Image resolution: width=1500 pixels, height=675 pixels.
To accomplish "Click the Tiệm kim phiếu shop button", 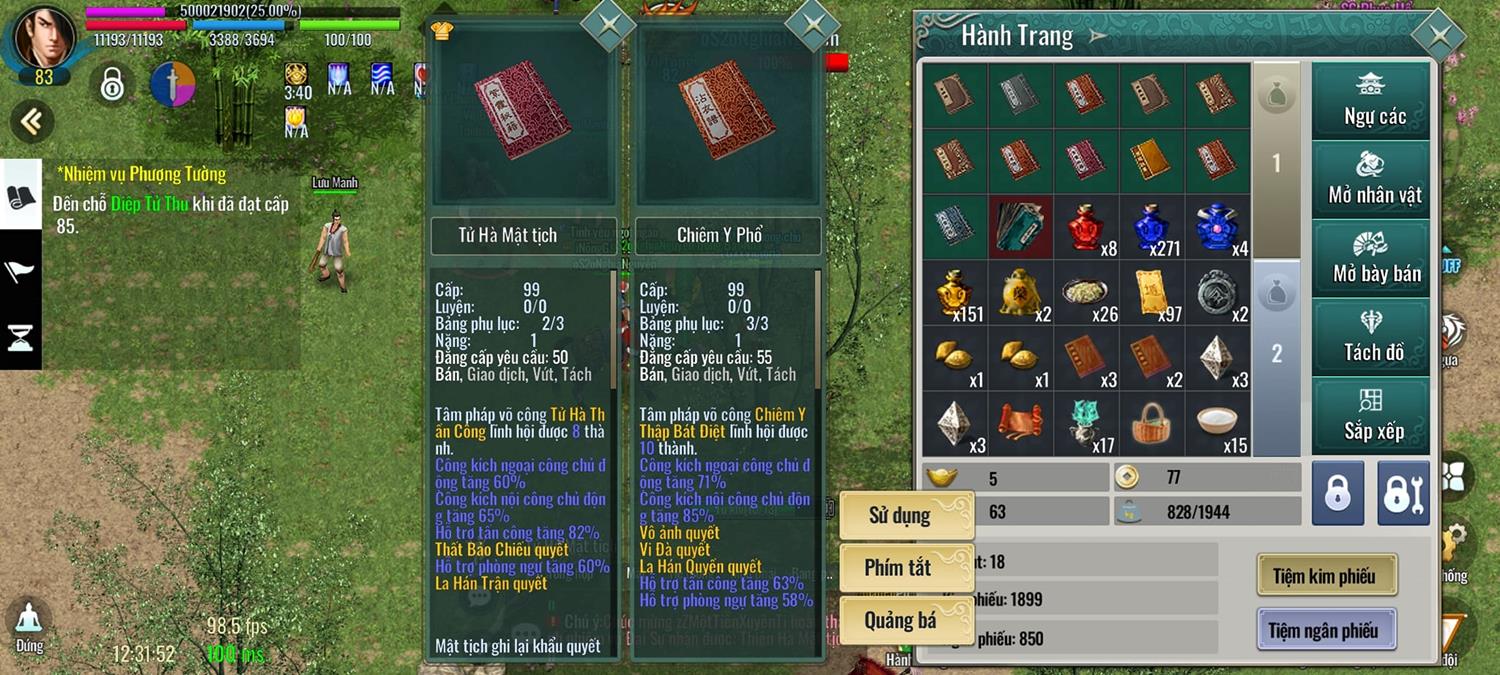I will pyautogui.click(x=1326, y=576).
